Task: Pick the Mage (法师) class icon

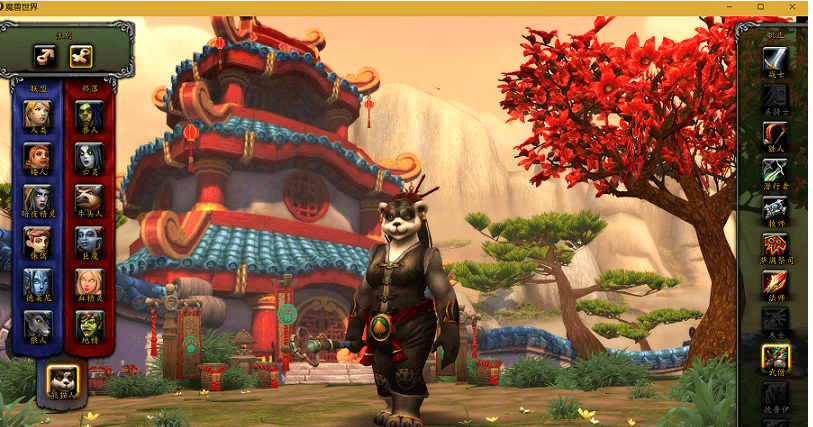Action: coord(775,282)
